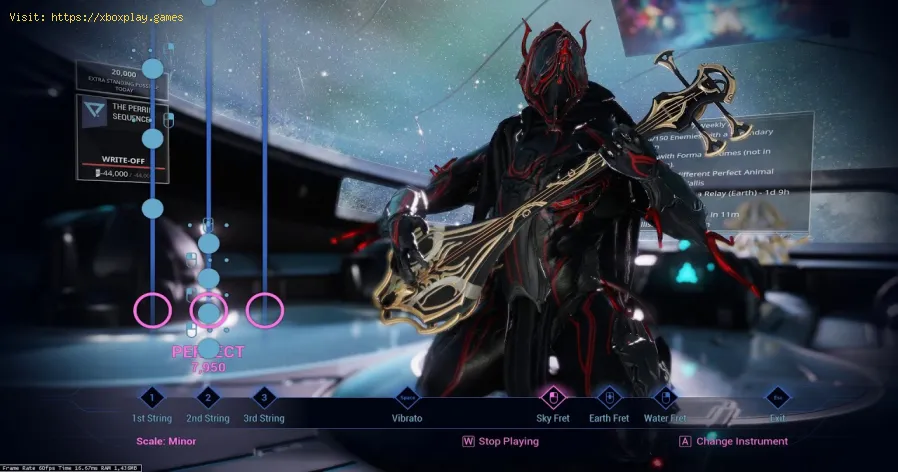
Task: Choose the 2nd String control
Action: click(208, 397)
